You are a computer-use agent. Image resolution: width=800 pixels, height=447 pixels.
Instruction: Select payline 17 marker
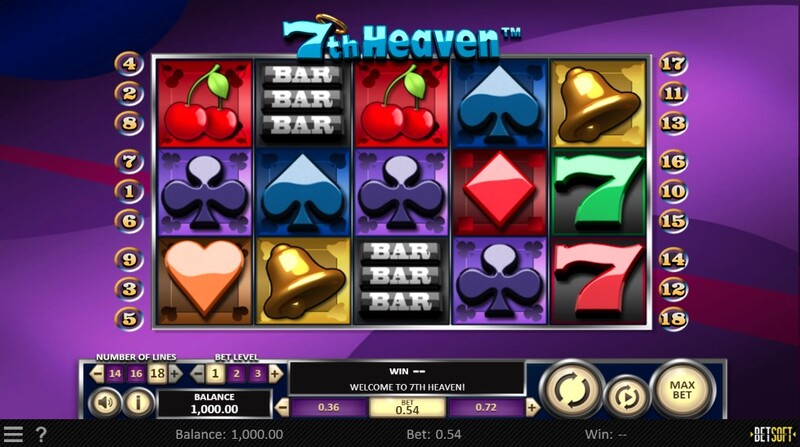click(672, 64)
